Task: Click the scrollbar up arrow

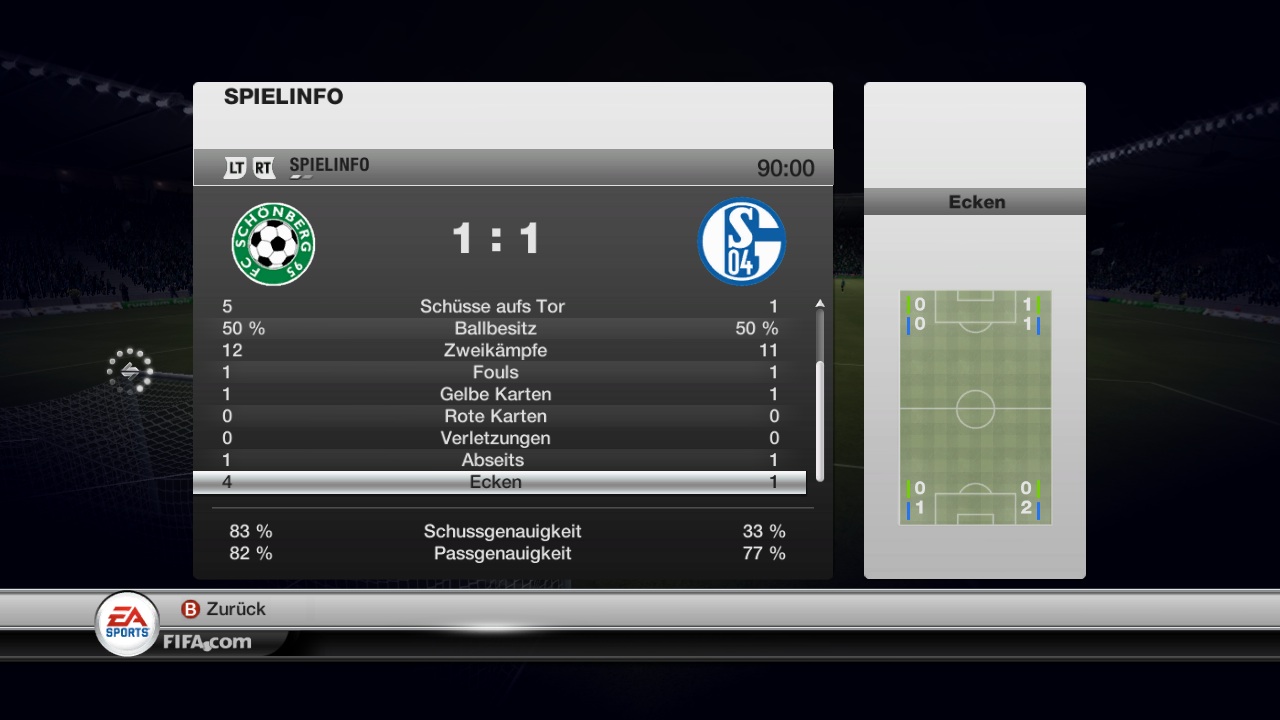Action: coord(820,303)
